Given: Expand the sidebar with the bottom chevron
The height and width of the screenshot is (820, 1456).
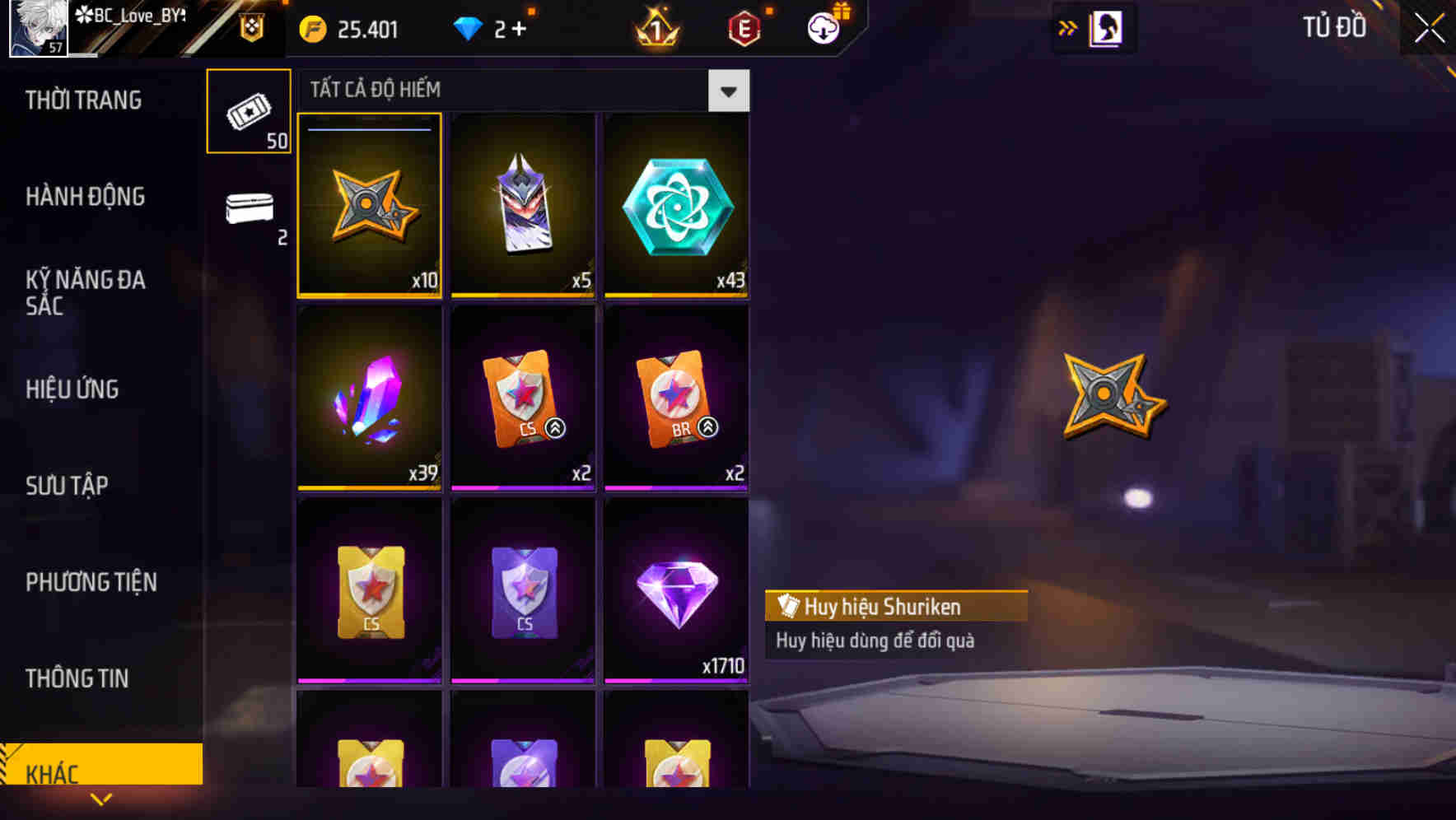Looking at the screenshot, I should (x=101, y=799).
